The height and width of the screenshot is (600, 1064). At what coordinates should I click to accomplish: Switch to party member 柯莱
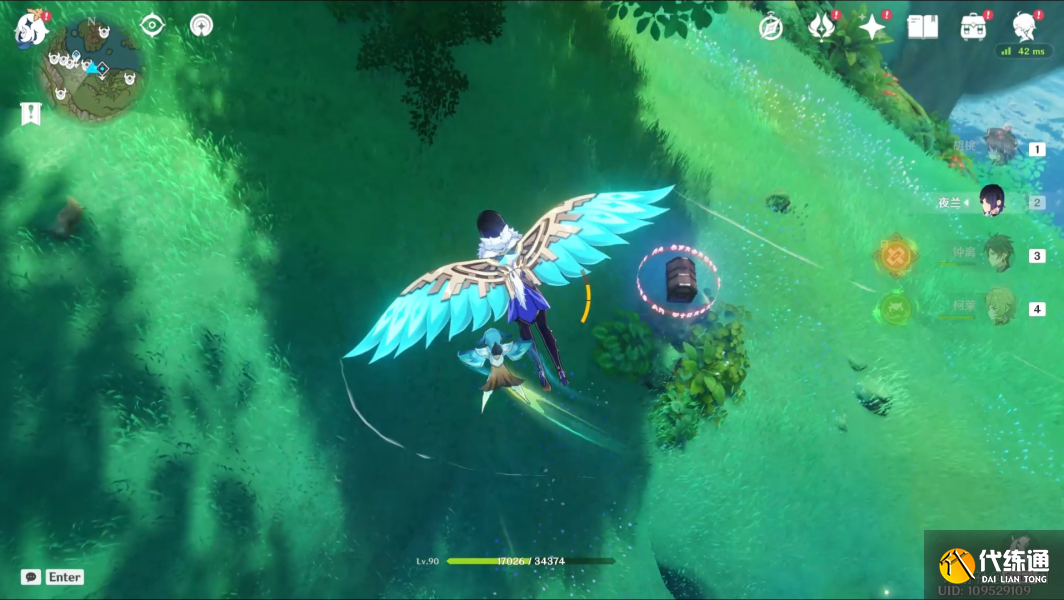pyautogui.click(x=998, y=307)
